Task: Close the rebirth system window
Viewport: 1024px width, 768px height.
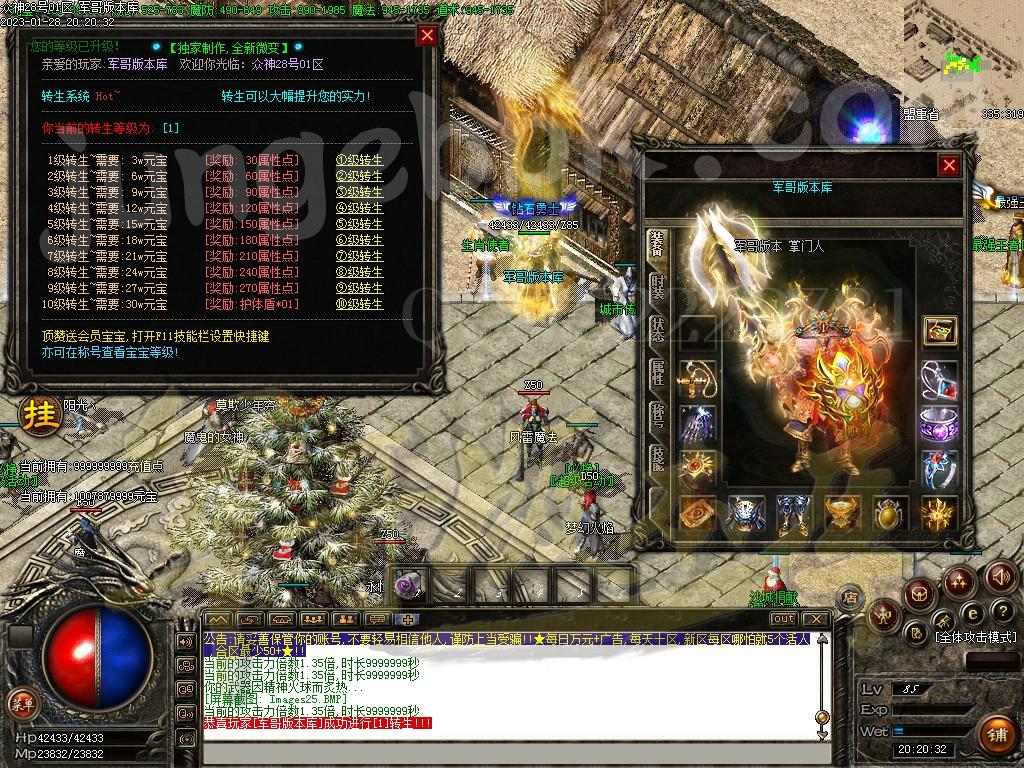Action: point(427,36)
